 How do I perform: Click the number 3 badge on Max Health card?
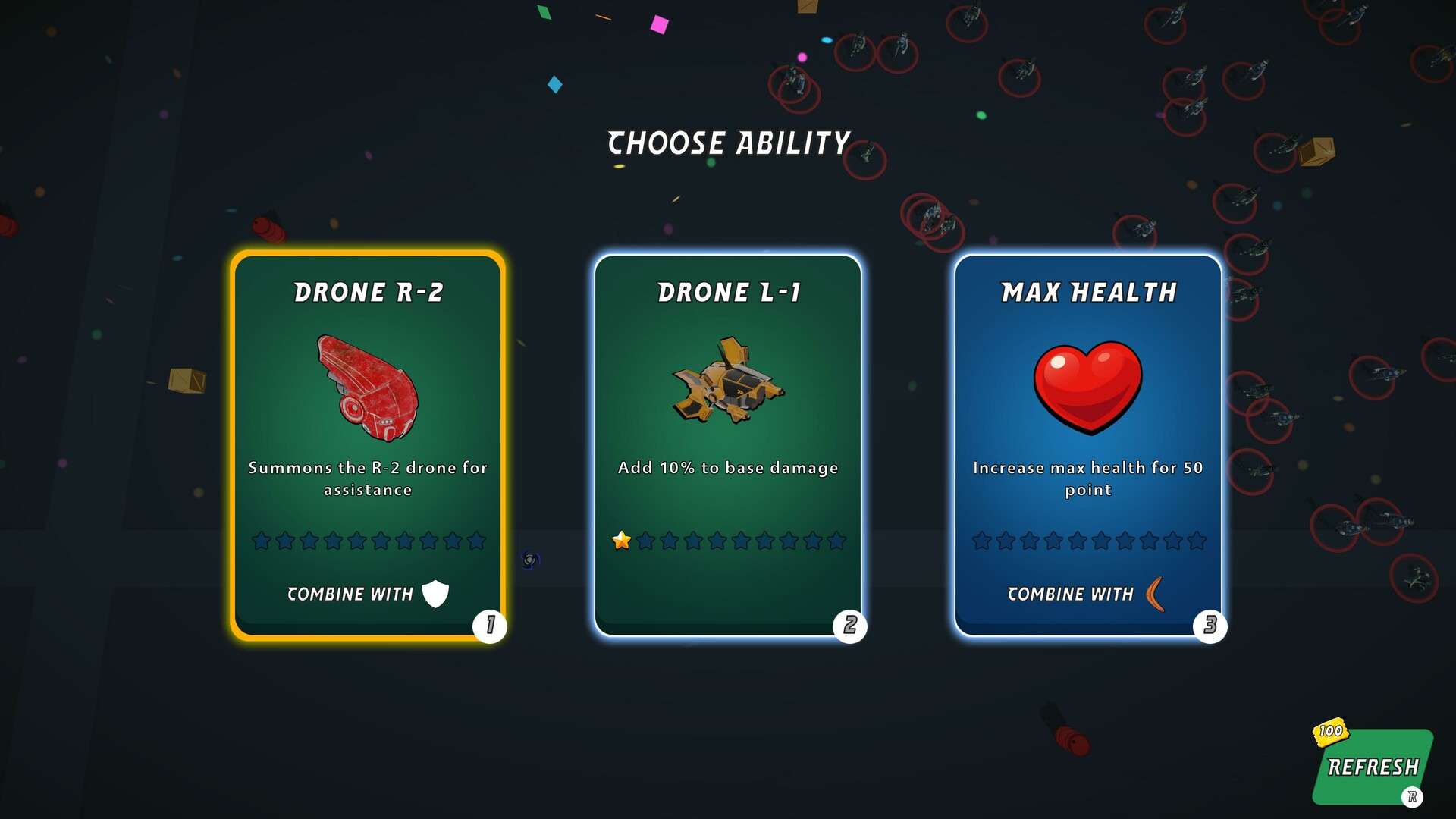pyautogui.click(x=1211, y=626)
